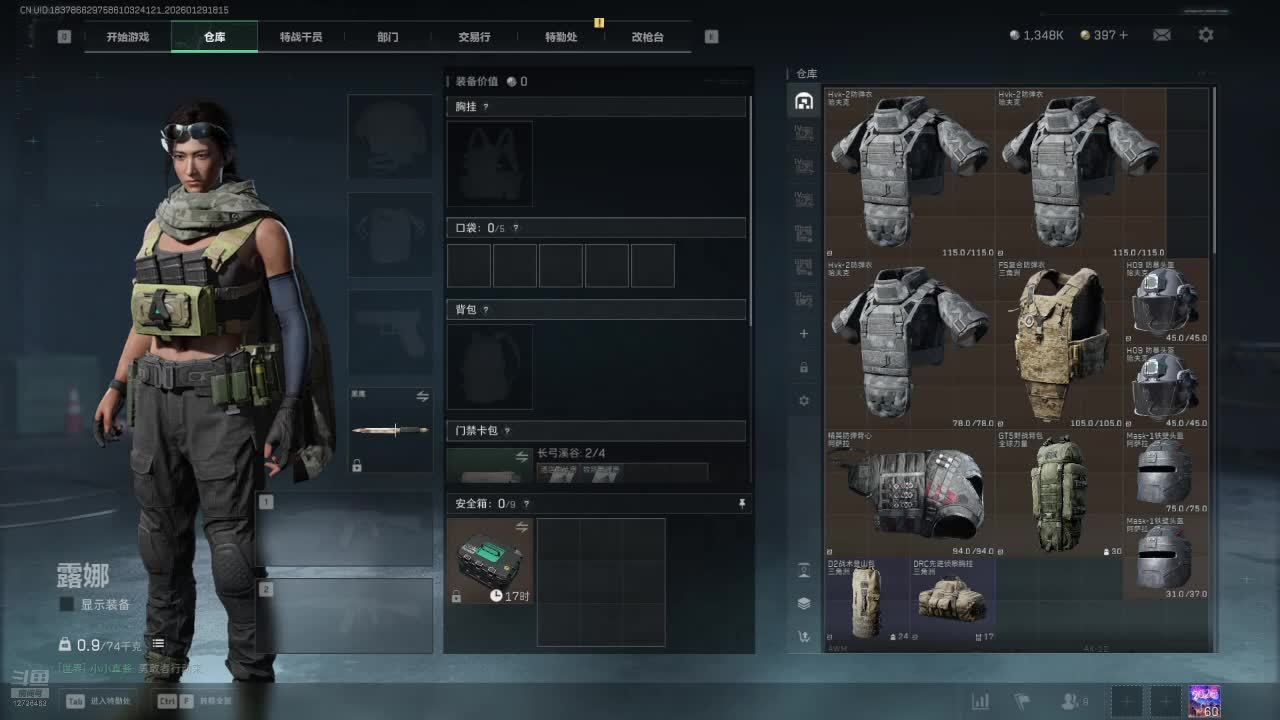Screen dimensions: 1280x720
Task: Switch to the 开始游戏 tab
Action: 127,37
